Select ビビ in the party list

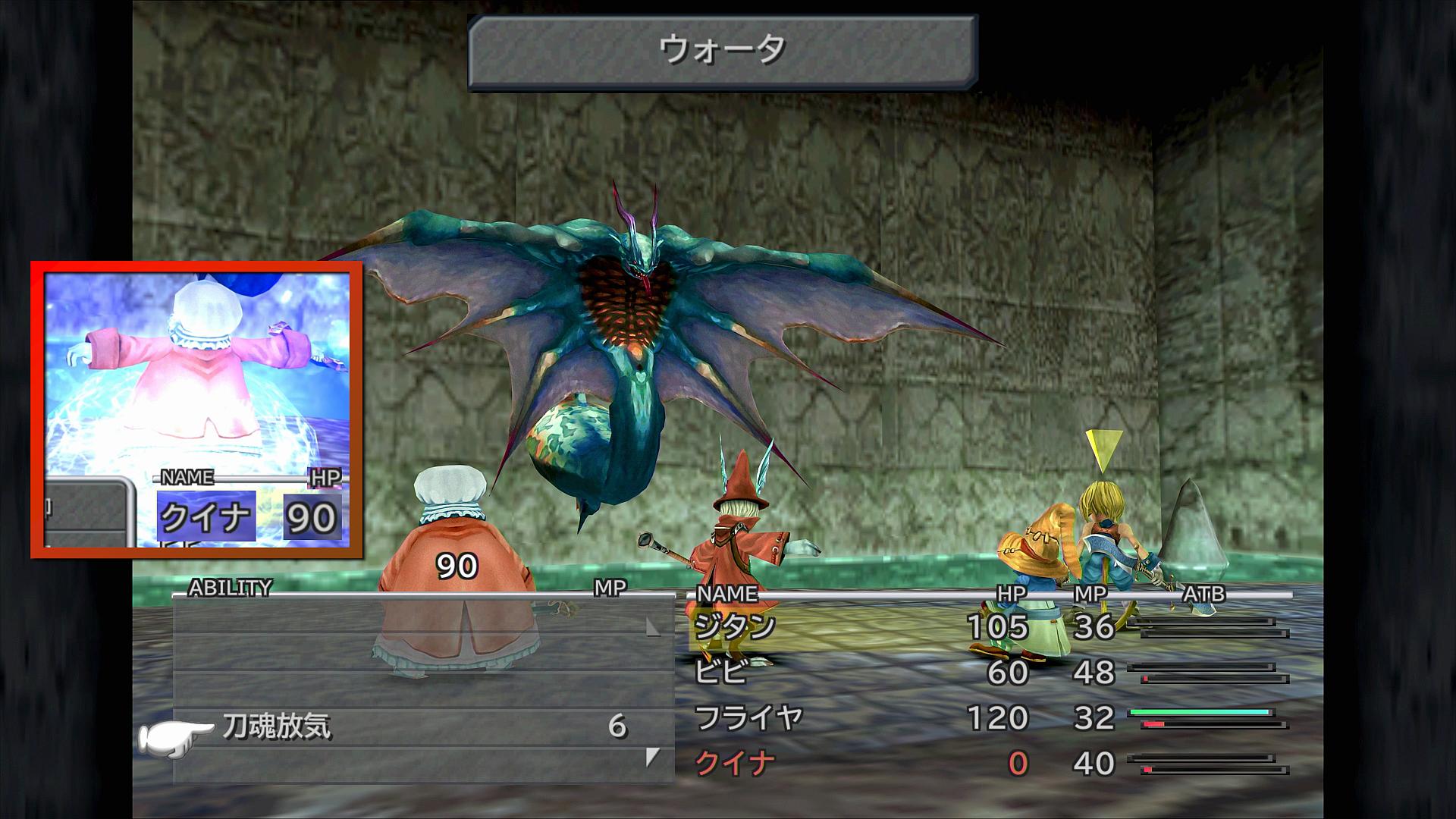pyautogui.click(x=720, y=673)
